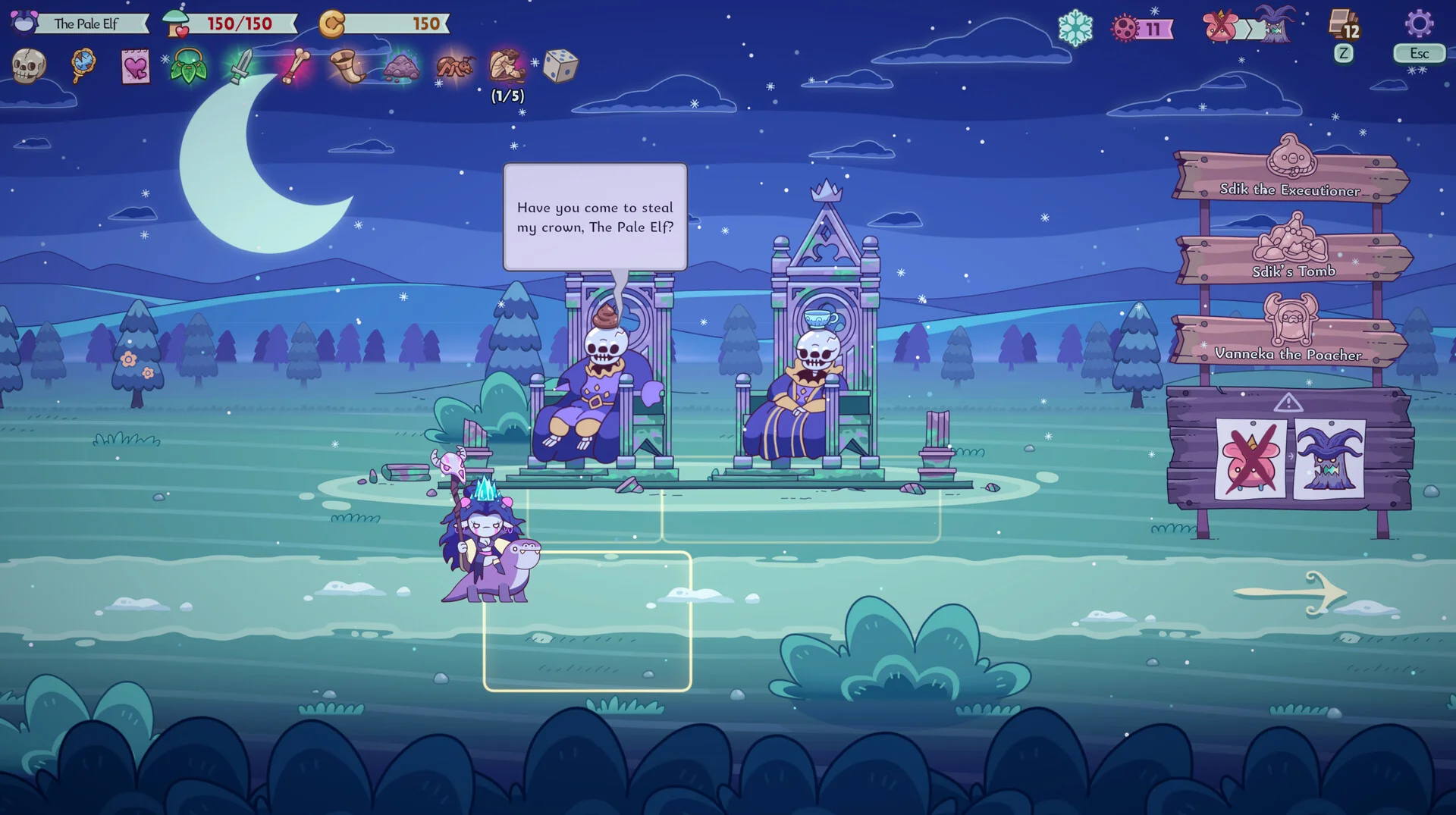Select the hand mirror relic

[x=83, y=65]
